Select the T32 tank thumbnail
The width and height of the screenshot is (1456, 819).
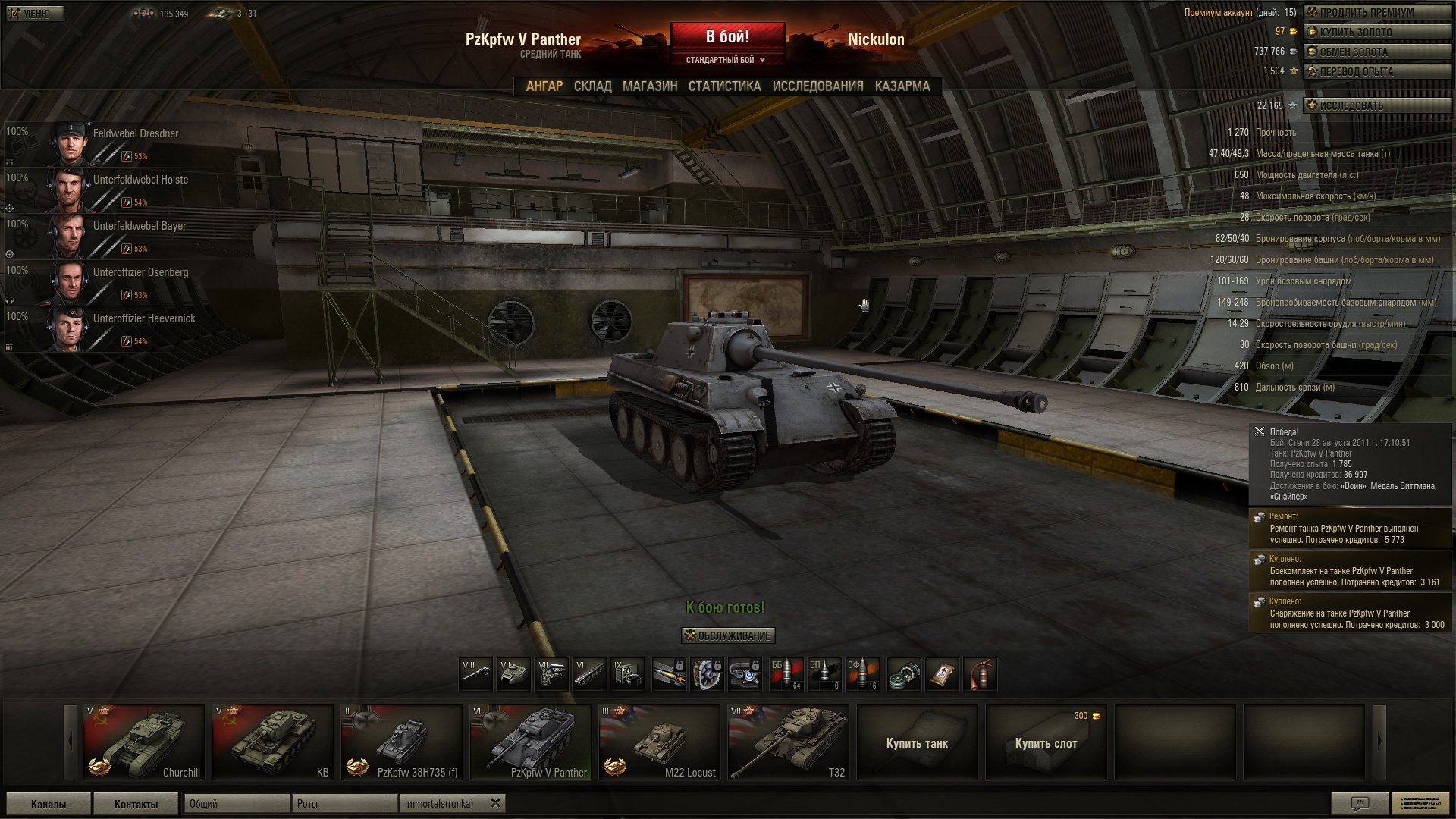point(789,742)
